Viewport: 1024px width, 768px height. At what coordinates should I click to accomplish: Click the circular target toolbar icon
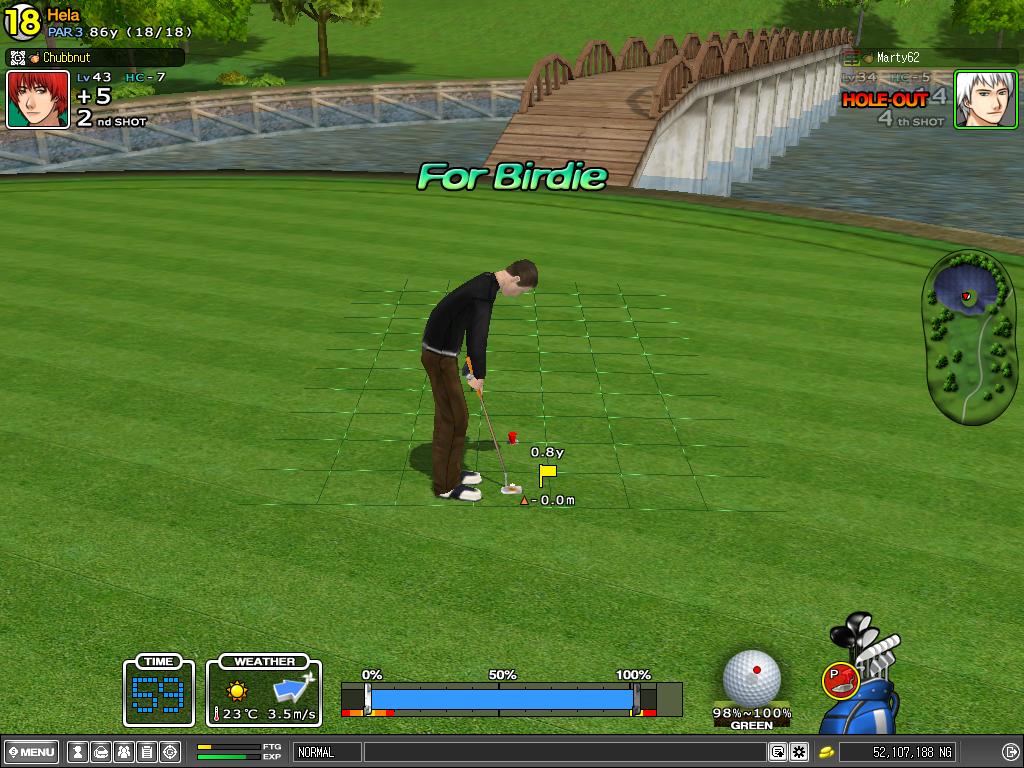click(170, 752)
